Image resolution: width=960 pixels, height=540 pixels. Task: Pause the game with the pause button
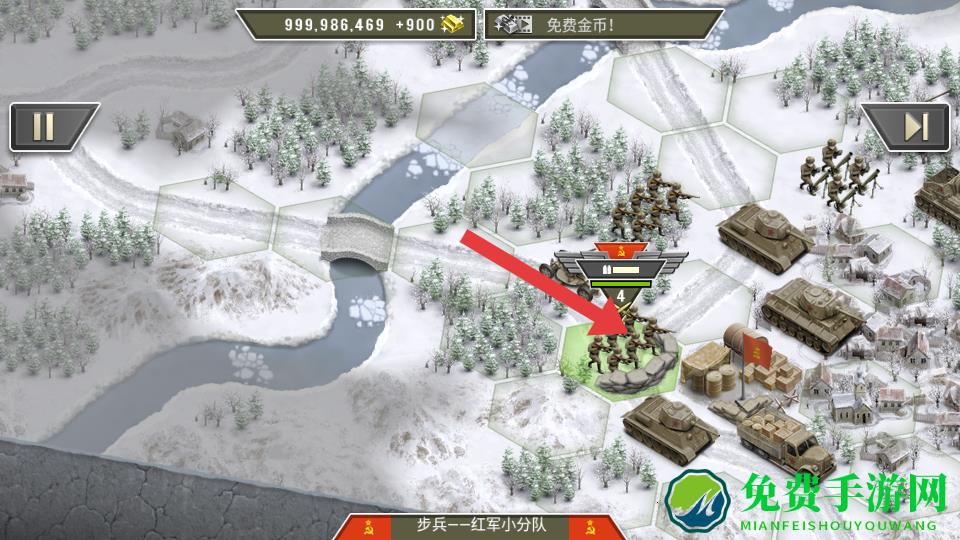pyautogui.click(x=45, y=127)
